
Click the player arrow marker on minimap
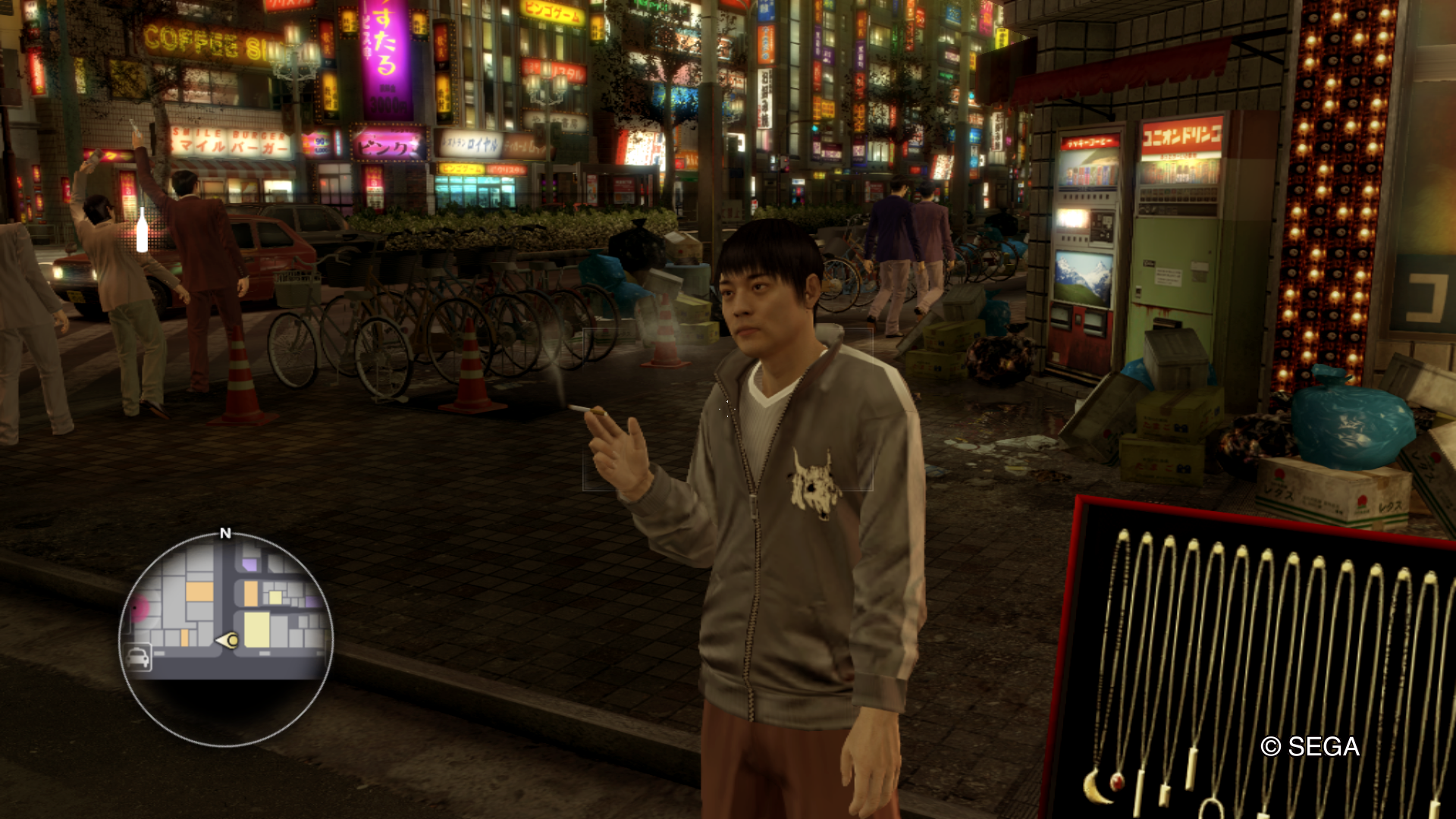point(227,641)
